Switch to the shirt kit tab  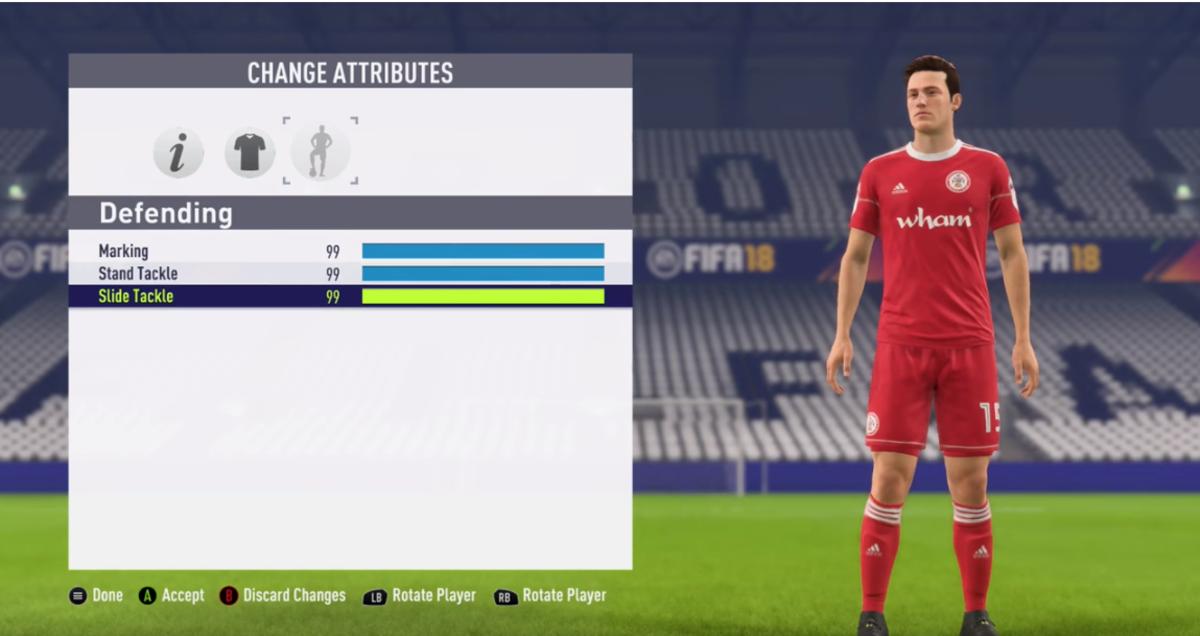[249, 153]
